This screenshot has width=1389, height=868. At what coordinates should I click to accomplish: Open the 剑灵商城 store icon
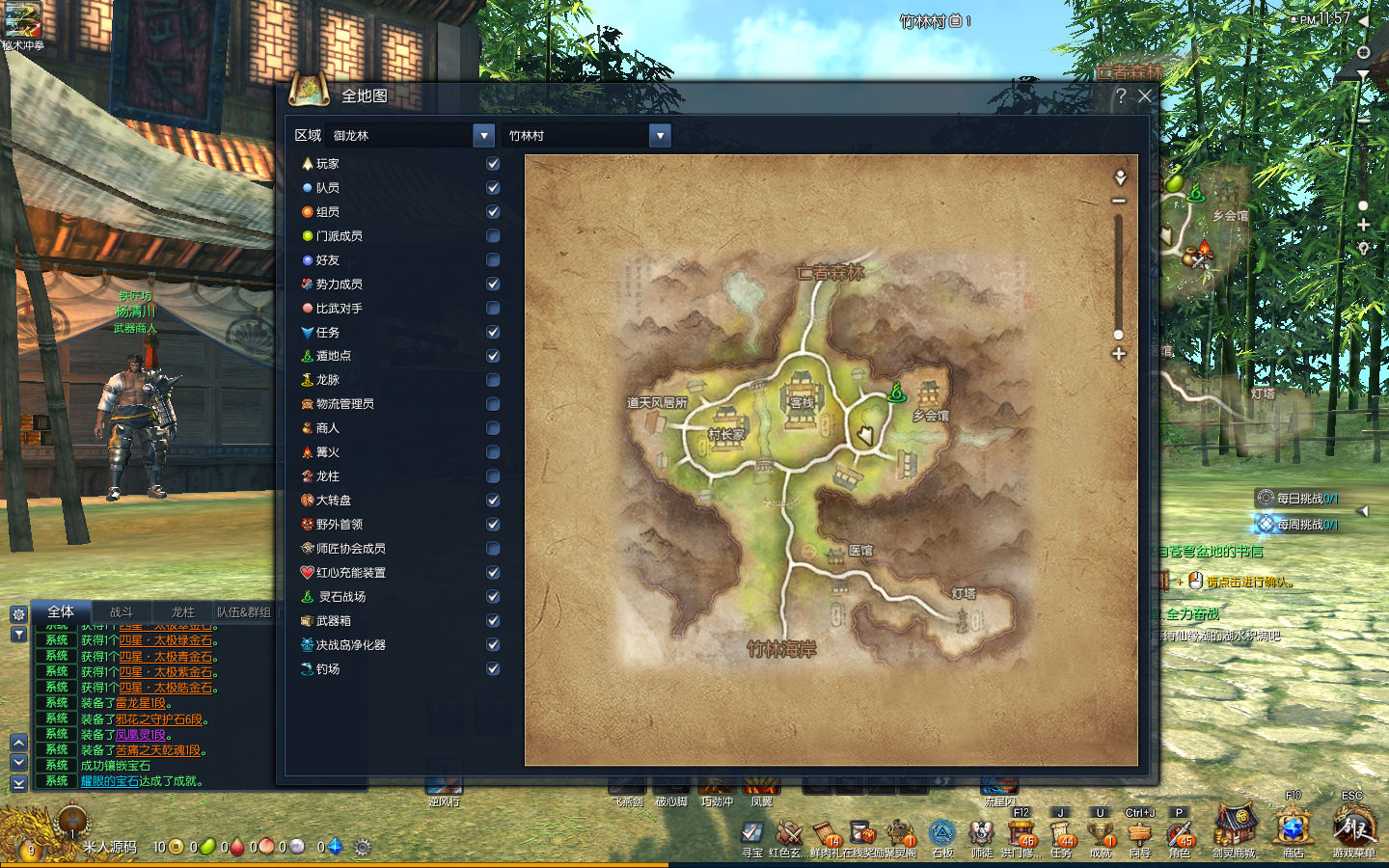pyautogui.click(x=1234, y=829)
